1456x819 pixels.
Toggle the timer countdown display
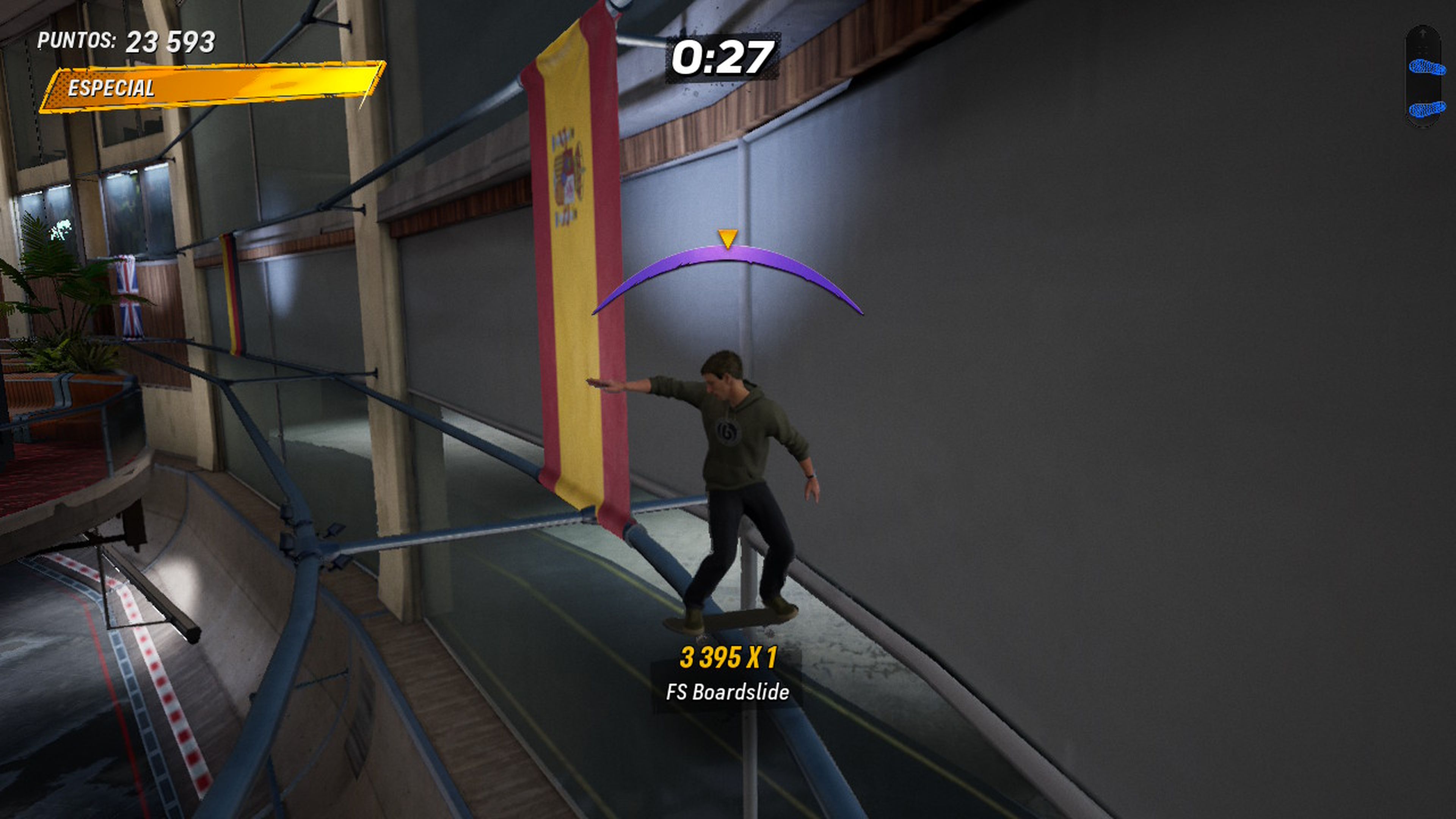tap(721, 56)
